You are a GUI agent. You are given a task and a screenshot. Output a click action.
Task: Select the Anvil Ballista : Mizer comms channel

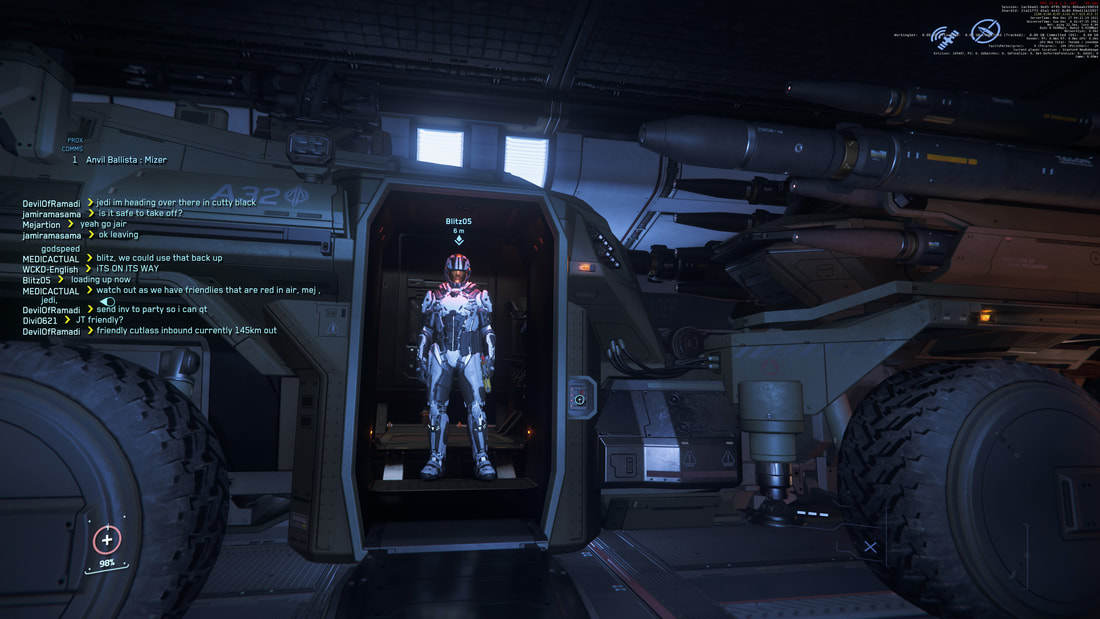126,160
